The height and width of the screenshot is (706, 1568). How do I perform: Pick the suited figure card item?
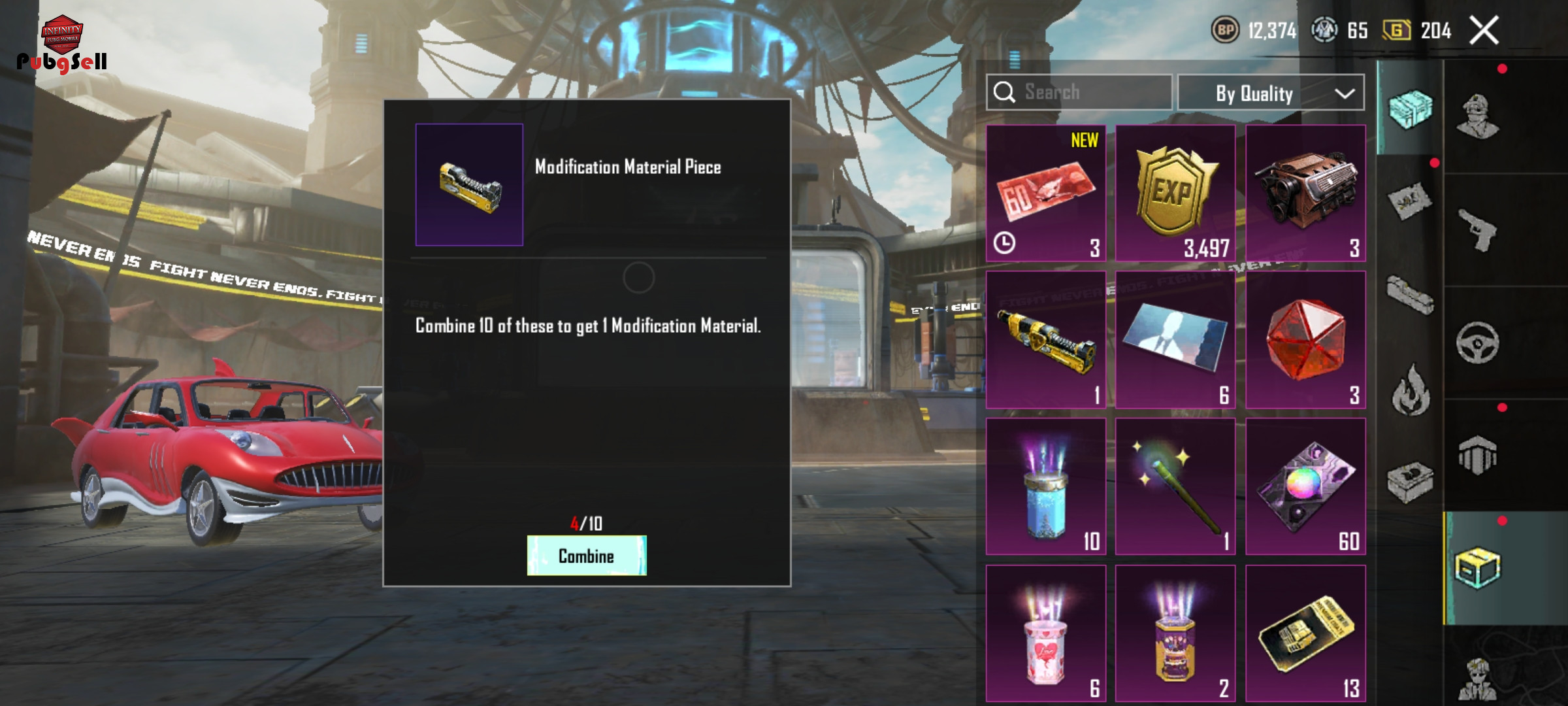tap(1175, 340)
